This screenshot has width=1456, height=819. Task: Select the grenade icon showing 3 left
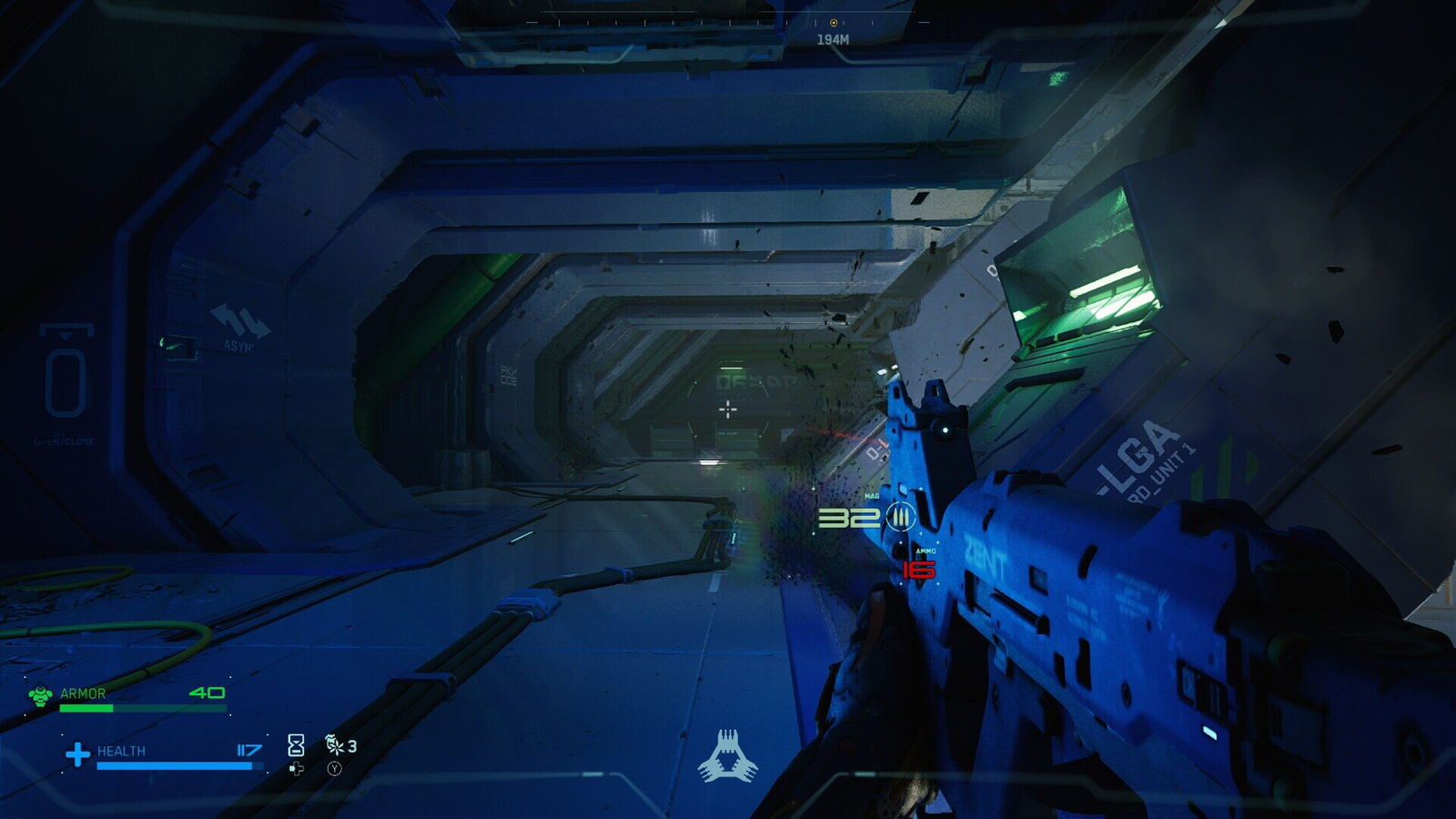pyautogui.click(x=334, y=746)
